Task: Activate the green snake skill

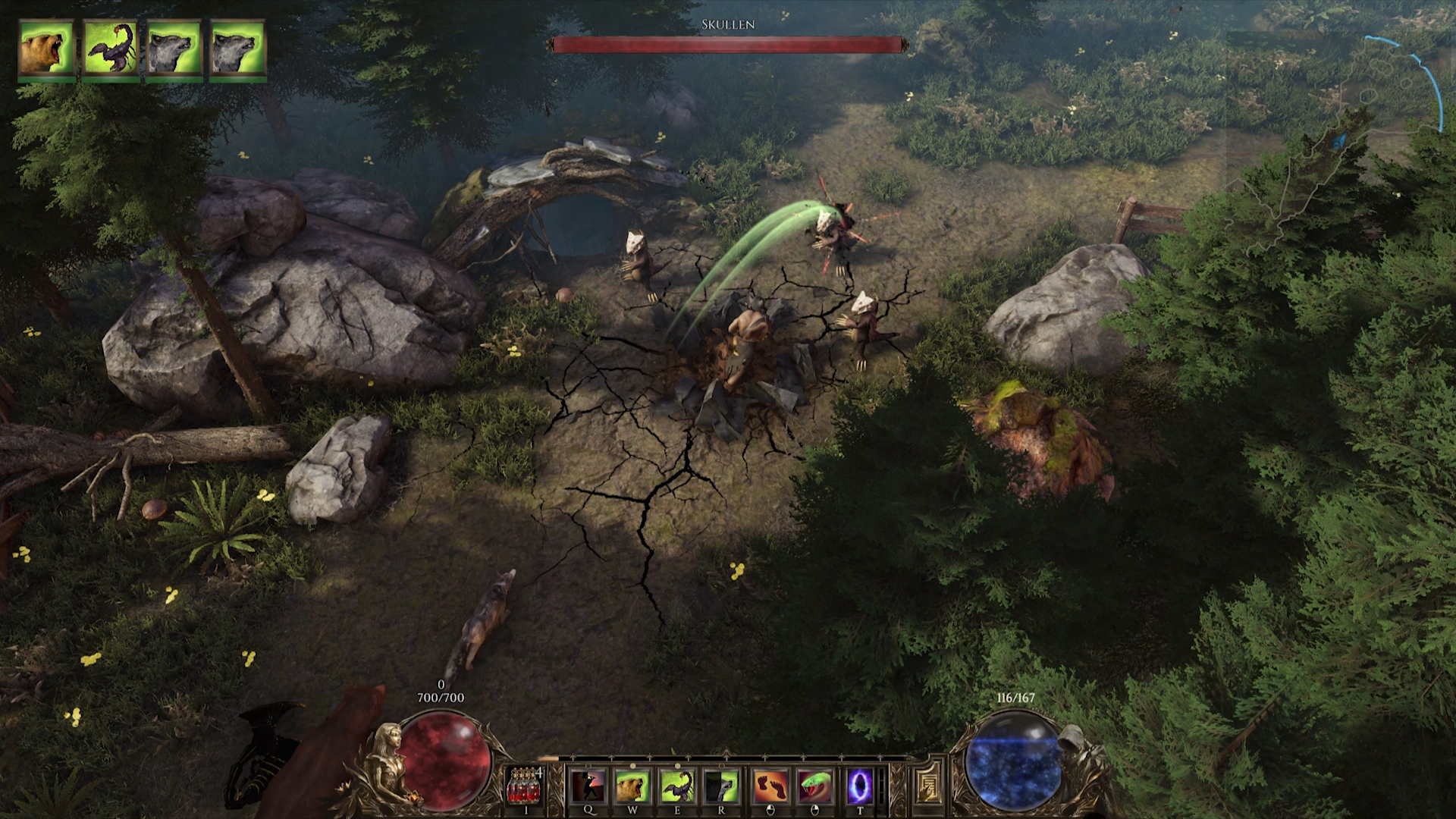Action: pyautogui.click(x=814, y=786)
